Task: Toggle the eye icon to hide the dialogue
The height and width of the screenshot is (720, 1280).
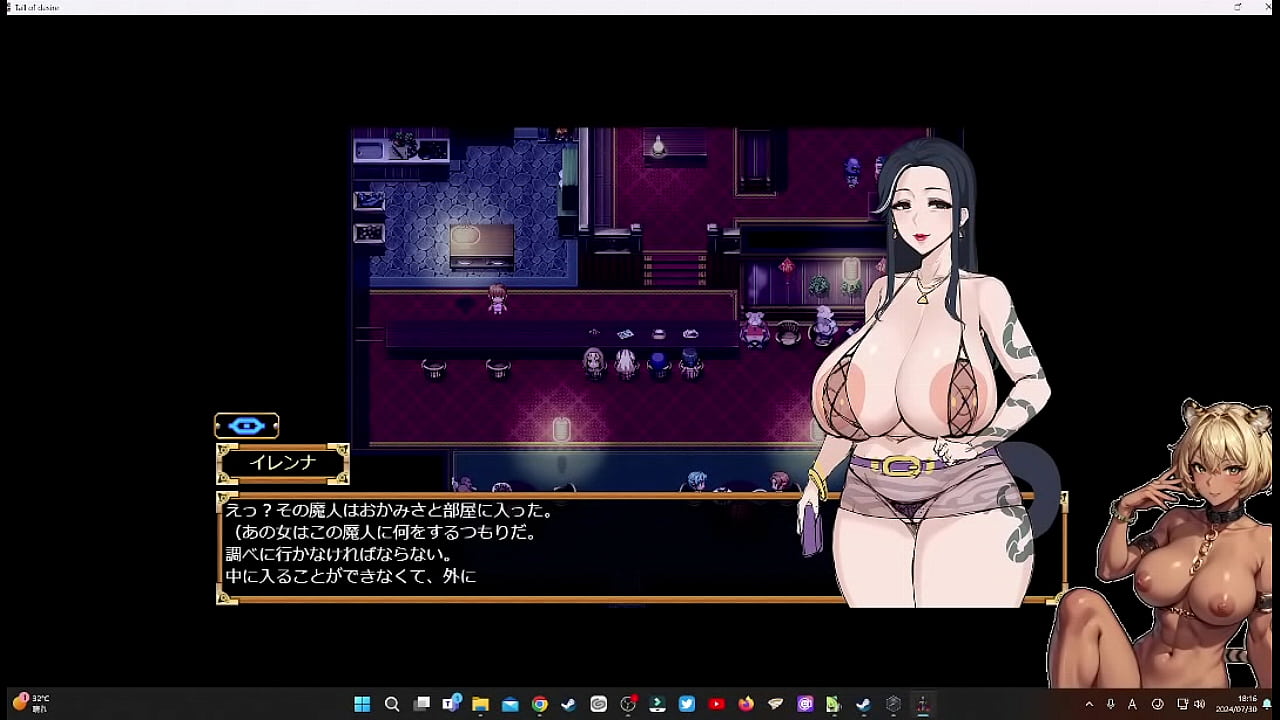Action: pyautogui.click(x=247, y=425)
